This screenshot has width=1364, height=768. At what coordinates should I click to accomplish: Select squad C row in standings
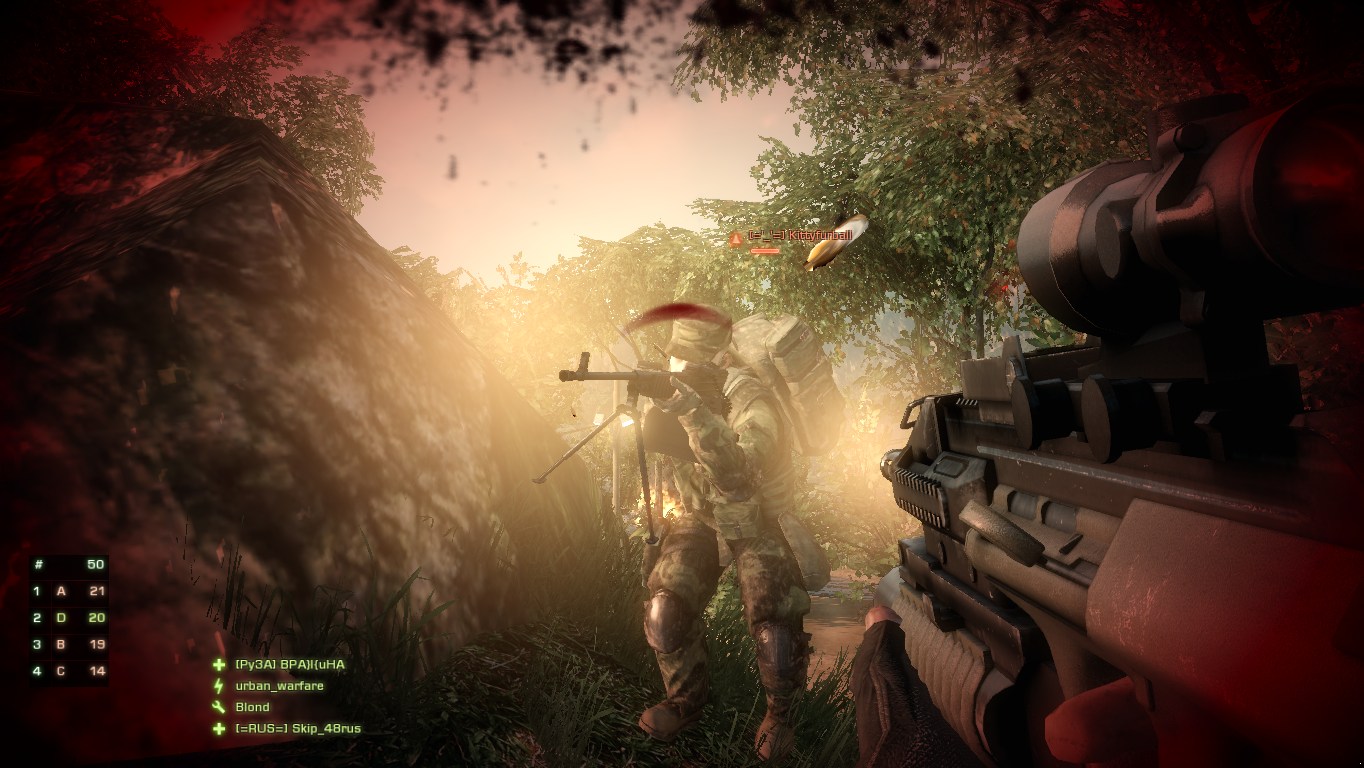tap(68, 671)
